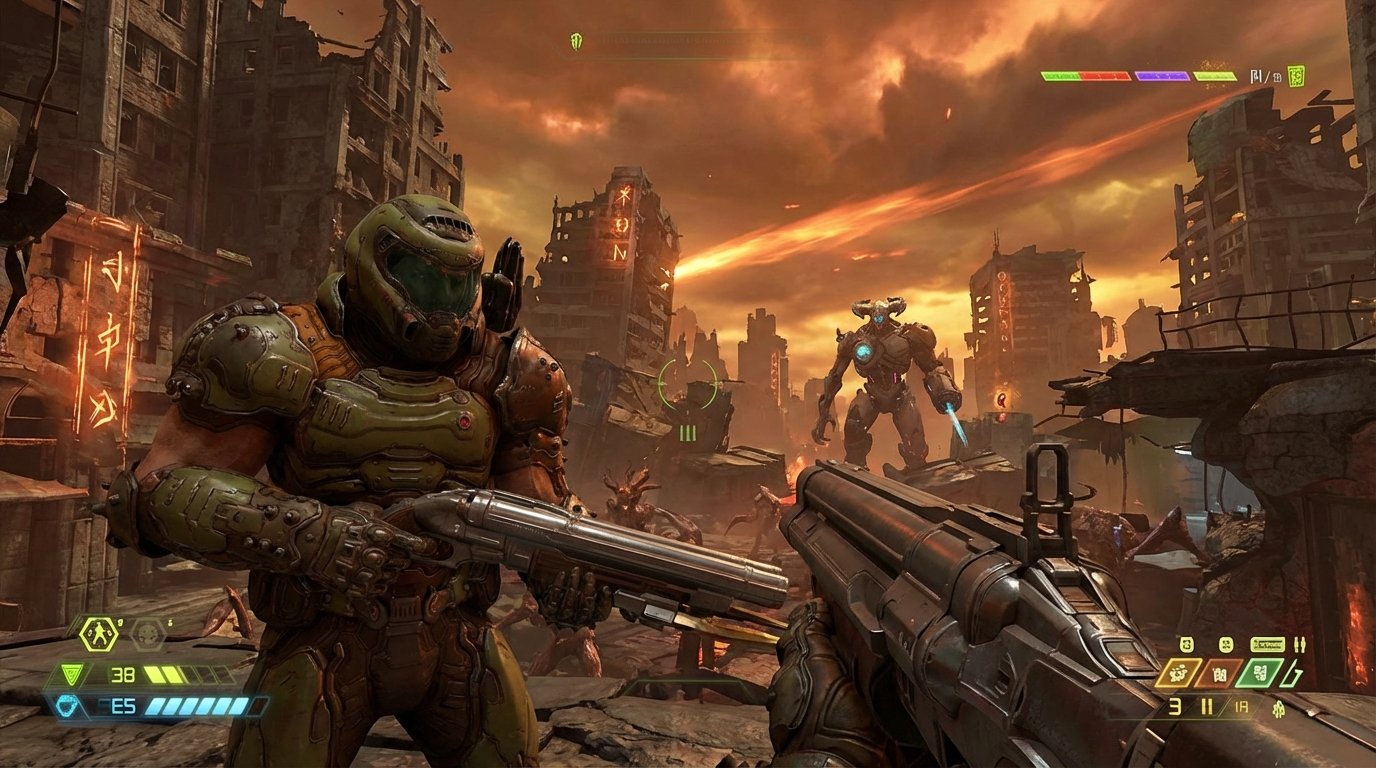Click the grayed Flame Belch hexagon icon

coord(147,634)
